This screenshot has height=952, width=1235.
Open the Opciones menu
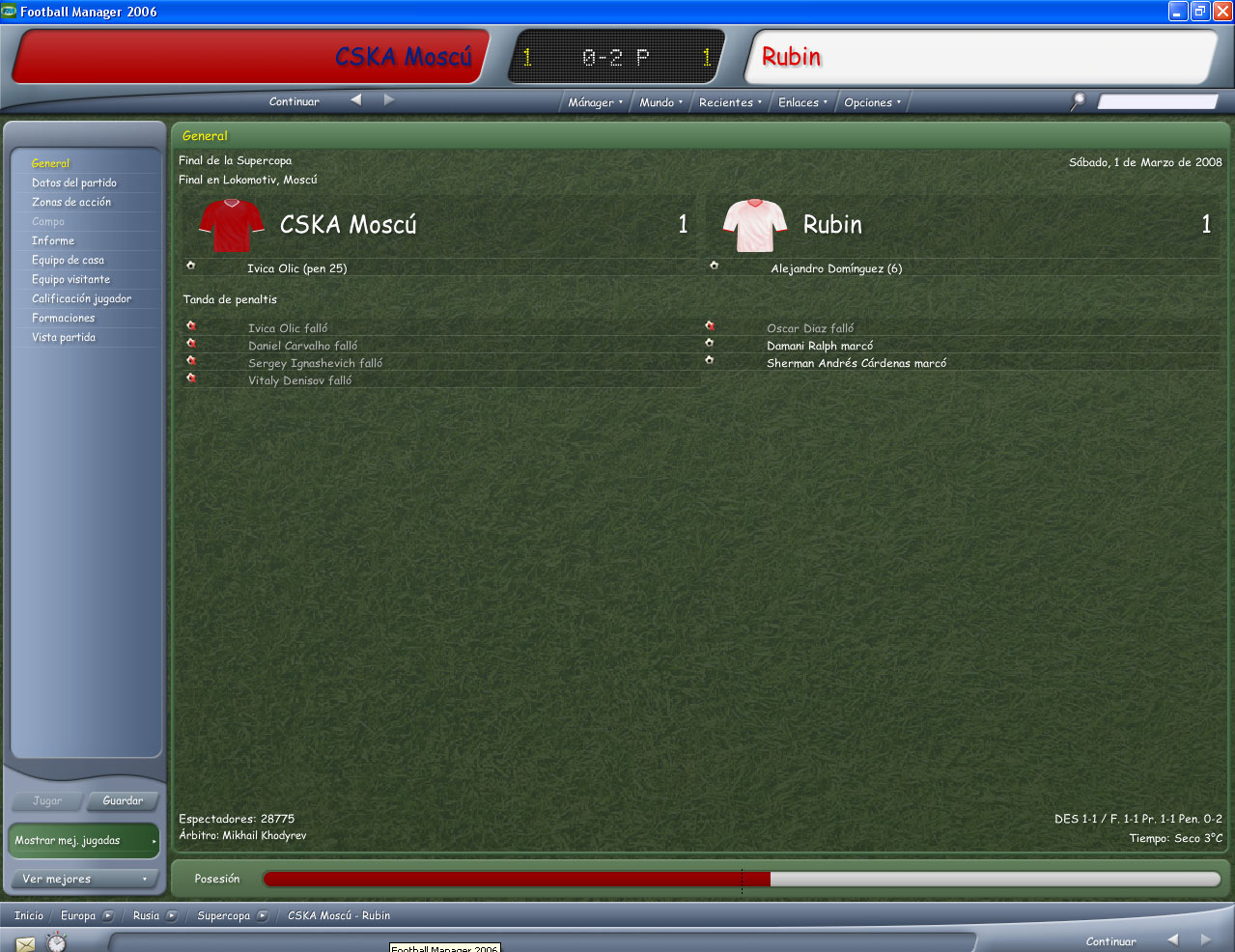872,102
